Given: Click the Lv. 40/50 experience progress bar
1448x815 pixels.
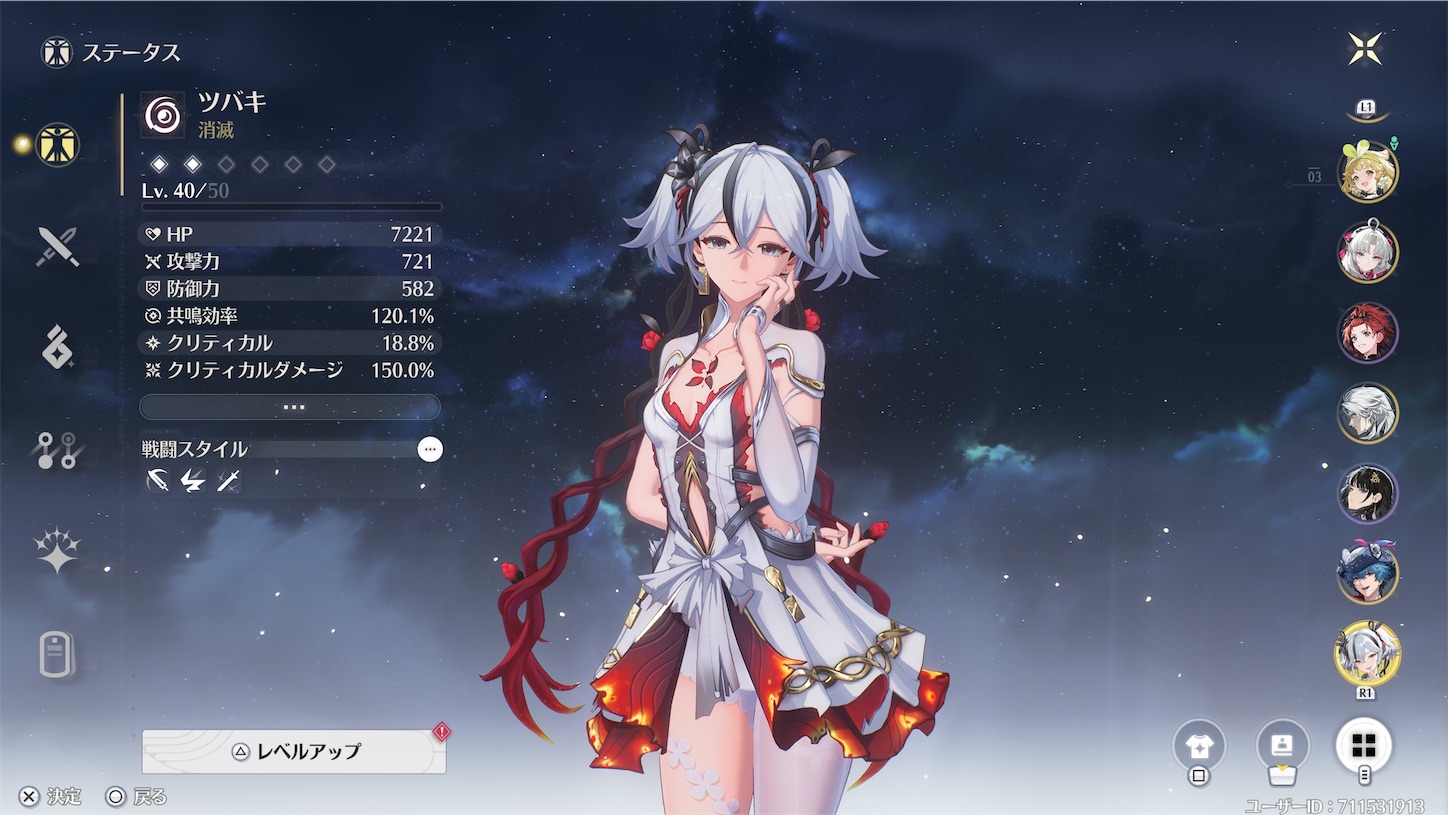Looking at the screenshot, I should click(290, 207).
